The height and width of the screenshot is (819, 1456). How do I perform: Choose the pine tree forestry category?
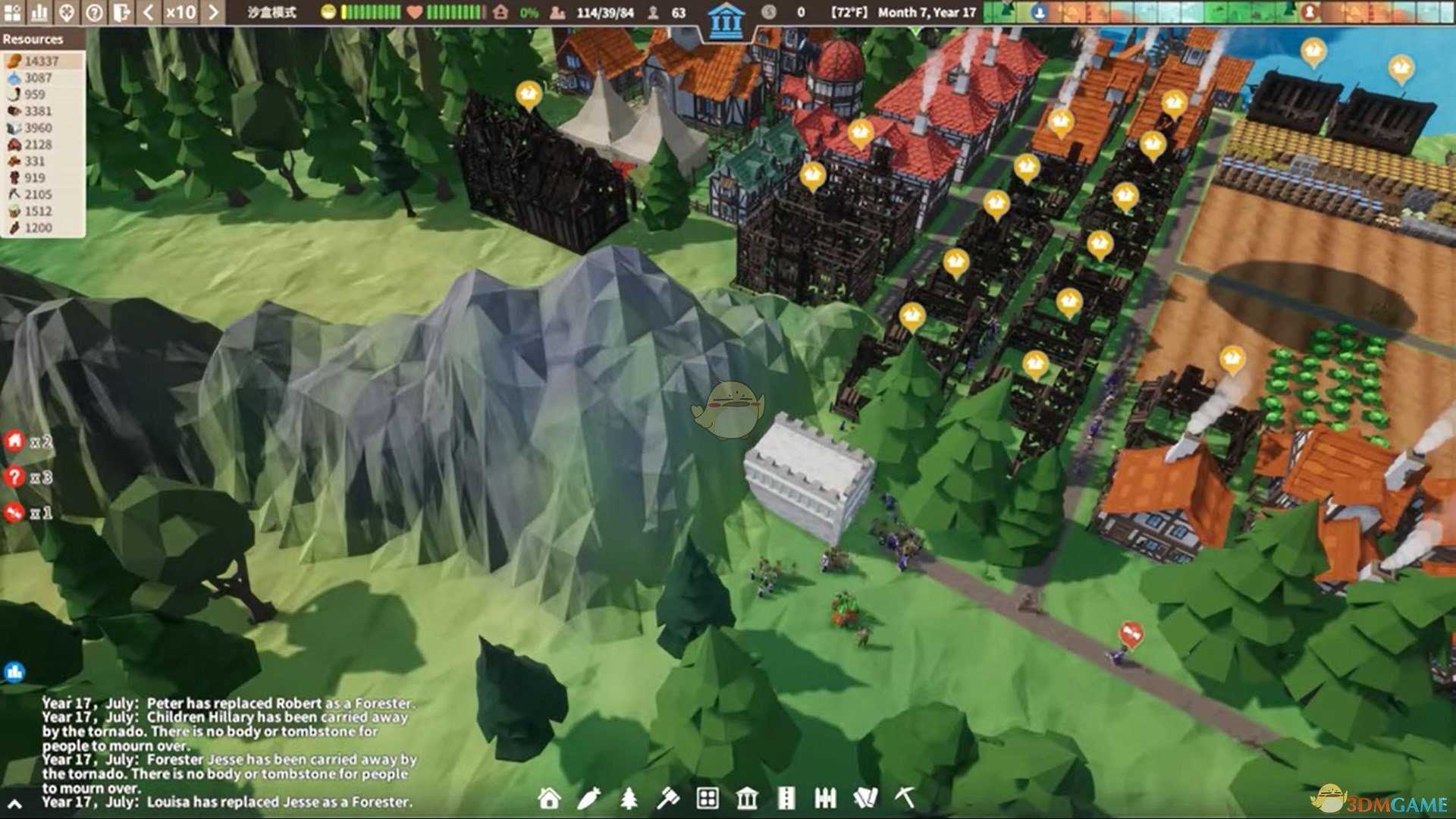[629, 798]
